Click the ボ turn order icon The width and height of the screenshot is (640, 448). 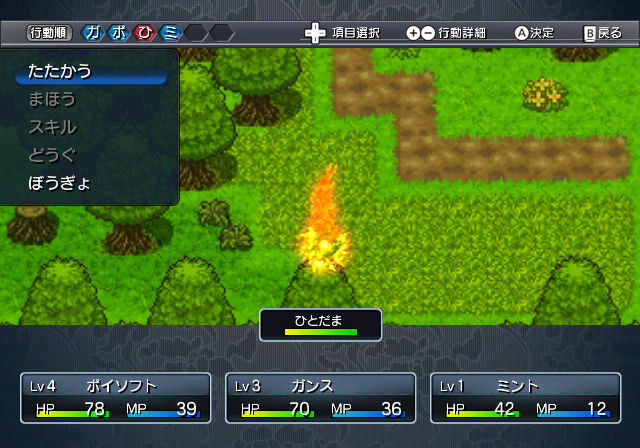click(119, 33)
